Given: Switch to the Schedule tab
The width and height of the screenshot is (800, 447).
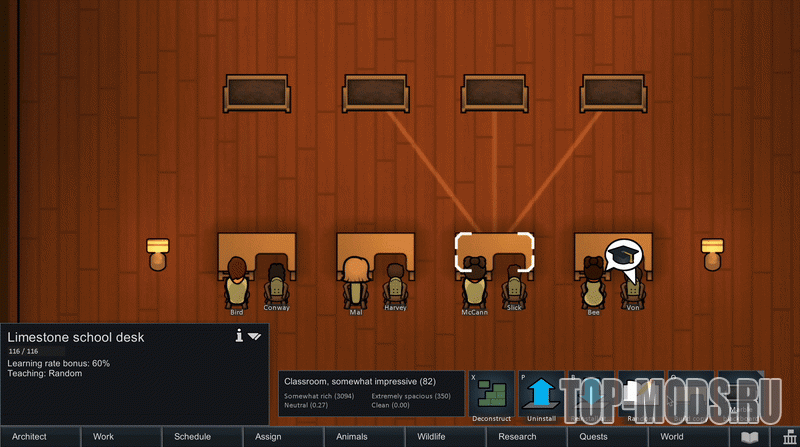Looking at the screenshot, I should pyautogui.click(x=202, y=437).
